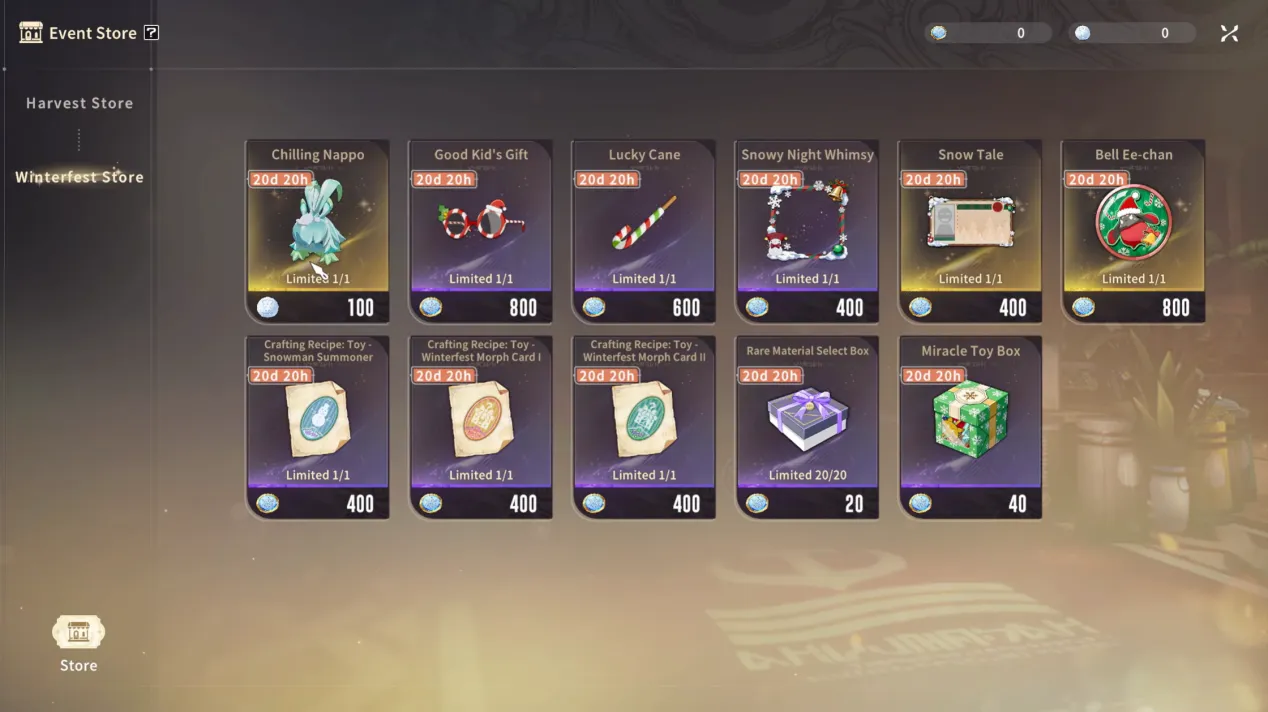Image resolution: width=1268 pixels, height=712 pixels.
Task: Open the Miracle Toy Box item
Action: 970,427
